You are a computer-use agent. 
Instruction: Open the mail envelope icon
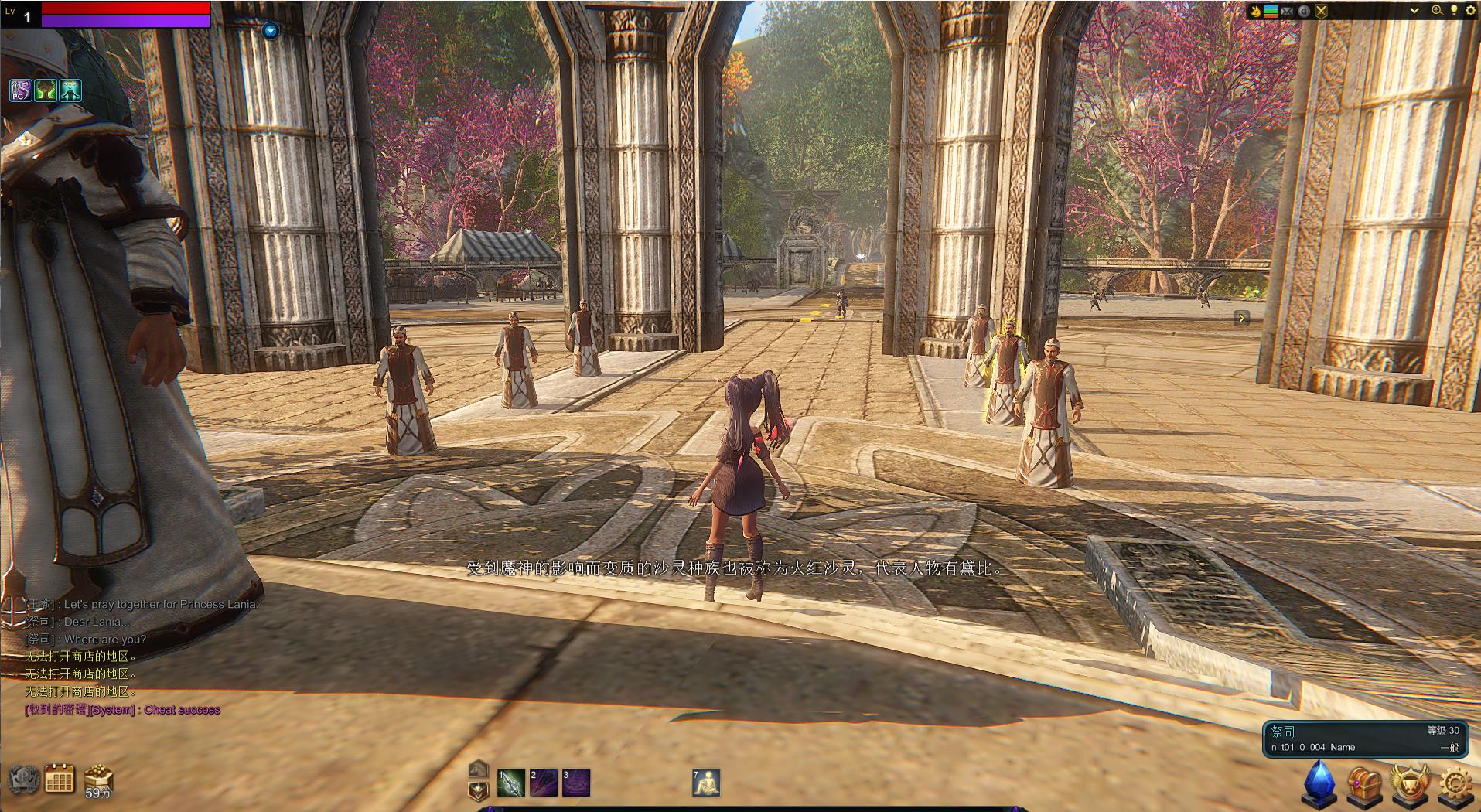(1287, 11)
